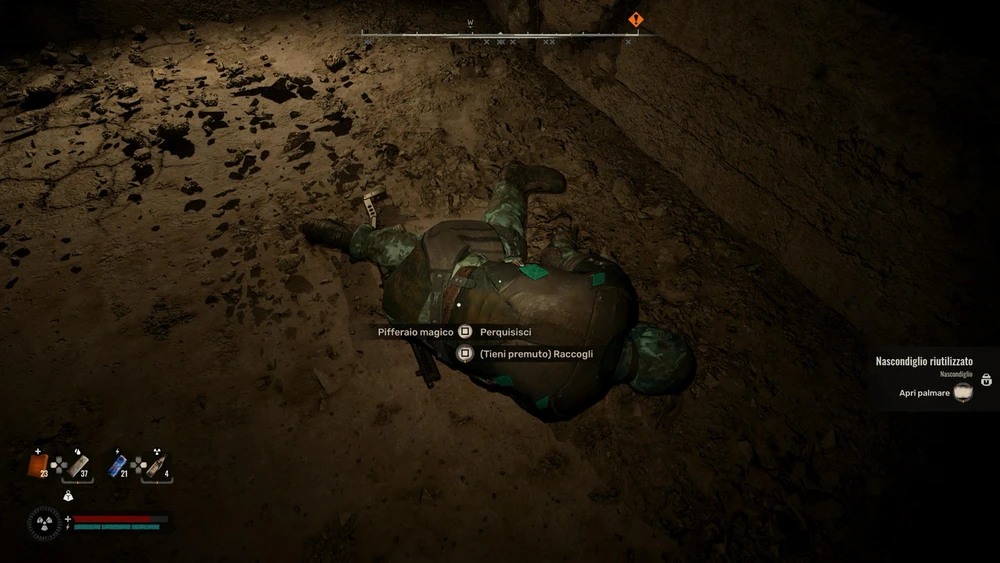Select the Raccogli pick-up option
The width and height of the screenshot is (1000, 563).
(536, 353)
